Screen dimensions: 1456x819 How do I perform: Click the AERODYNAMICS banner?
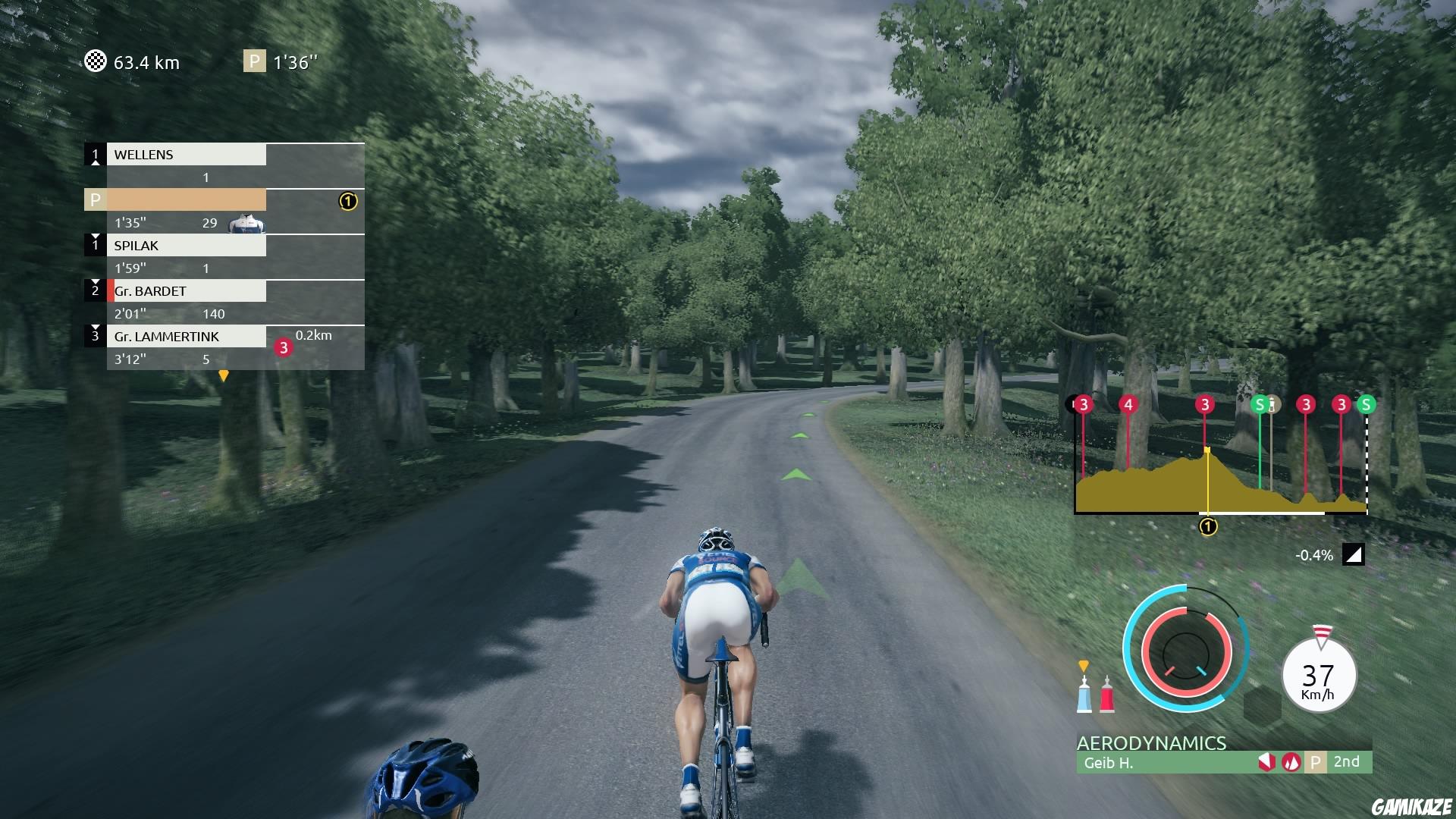(x=1153, y=744)
